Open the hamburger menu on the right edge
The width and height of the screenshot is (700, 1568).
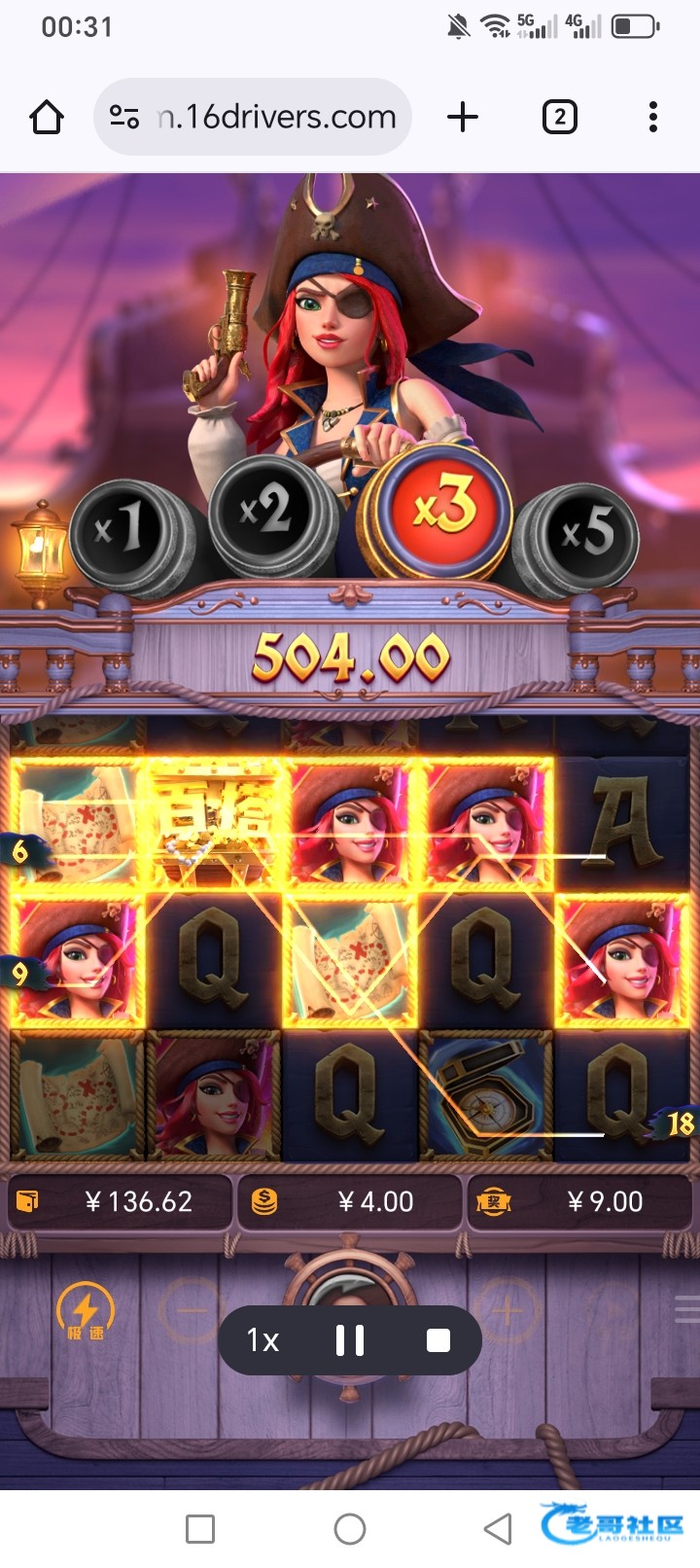(687, 1309)
